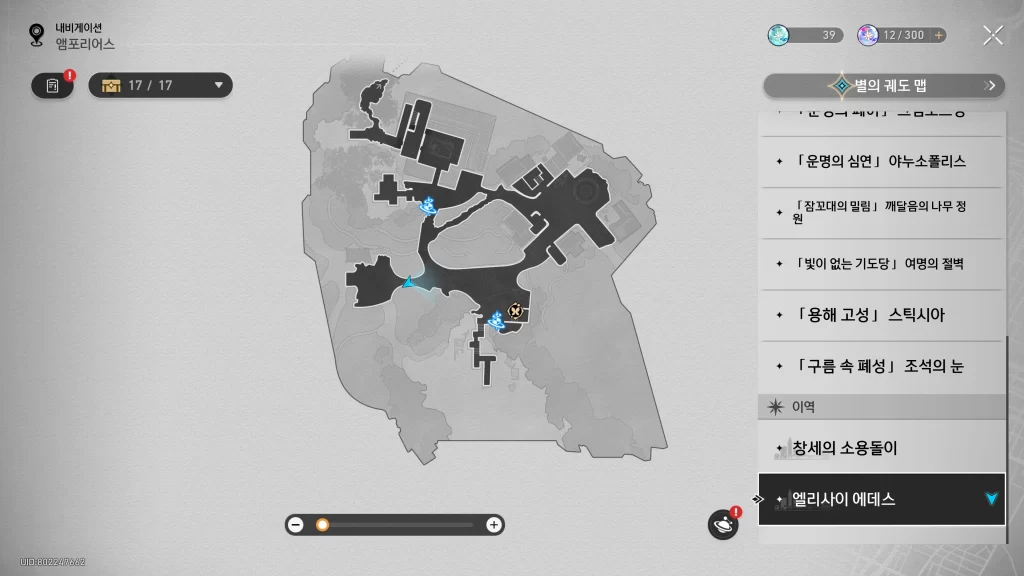Zoom in the map with plus button

(493, 524)
